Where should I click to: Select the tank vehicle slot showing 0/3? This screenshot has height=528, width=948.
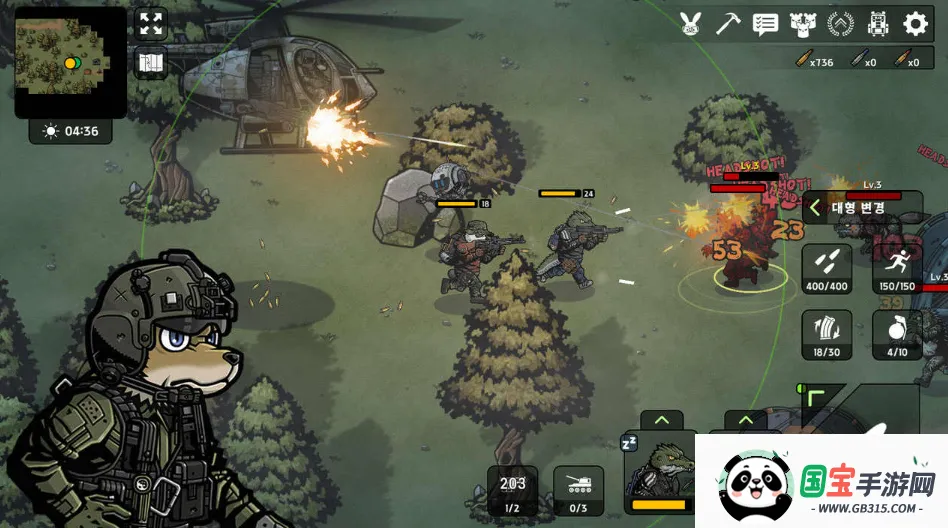click(x=579, y=490)
